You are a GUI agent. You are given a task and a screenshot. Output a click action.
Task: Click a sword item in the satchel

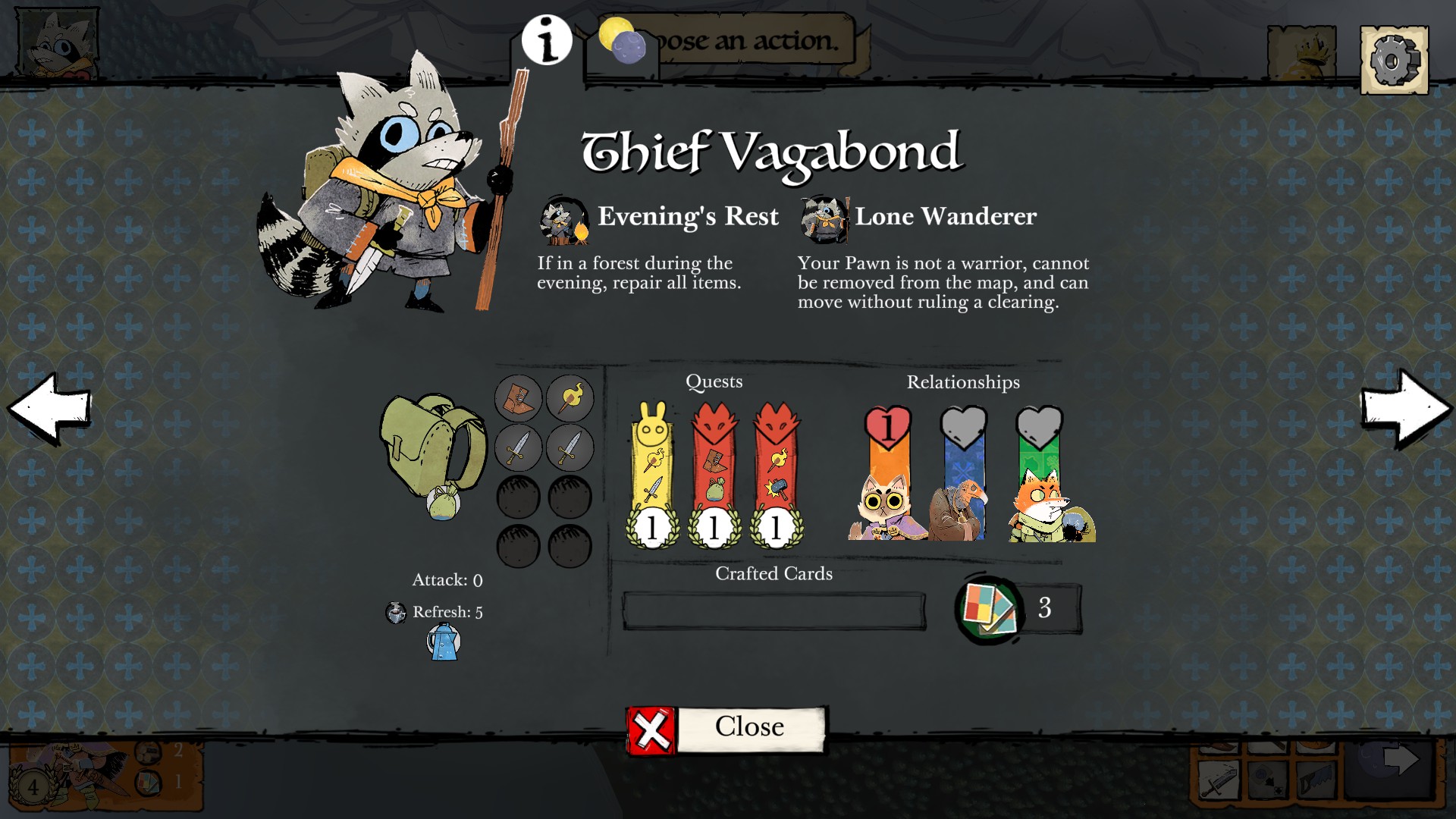pyautogui.click(x=518, y=447)
